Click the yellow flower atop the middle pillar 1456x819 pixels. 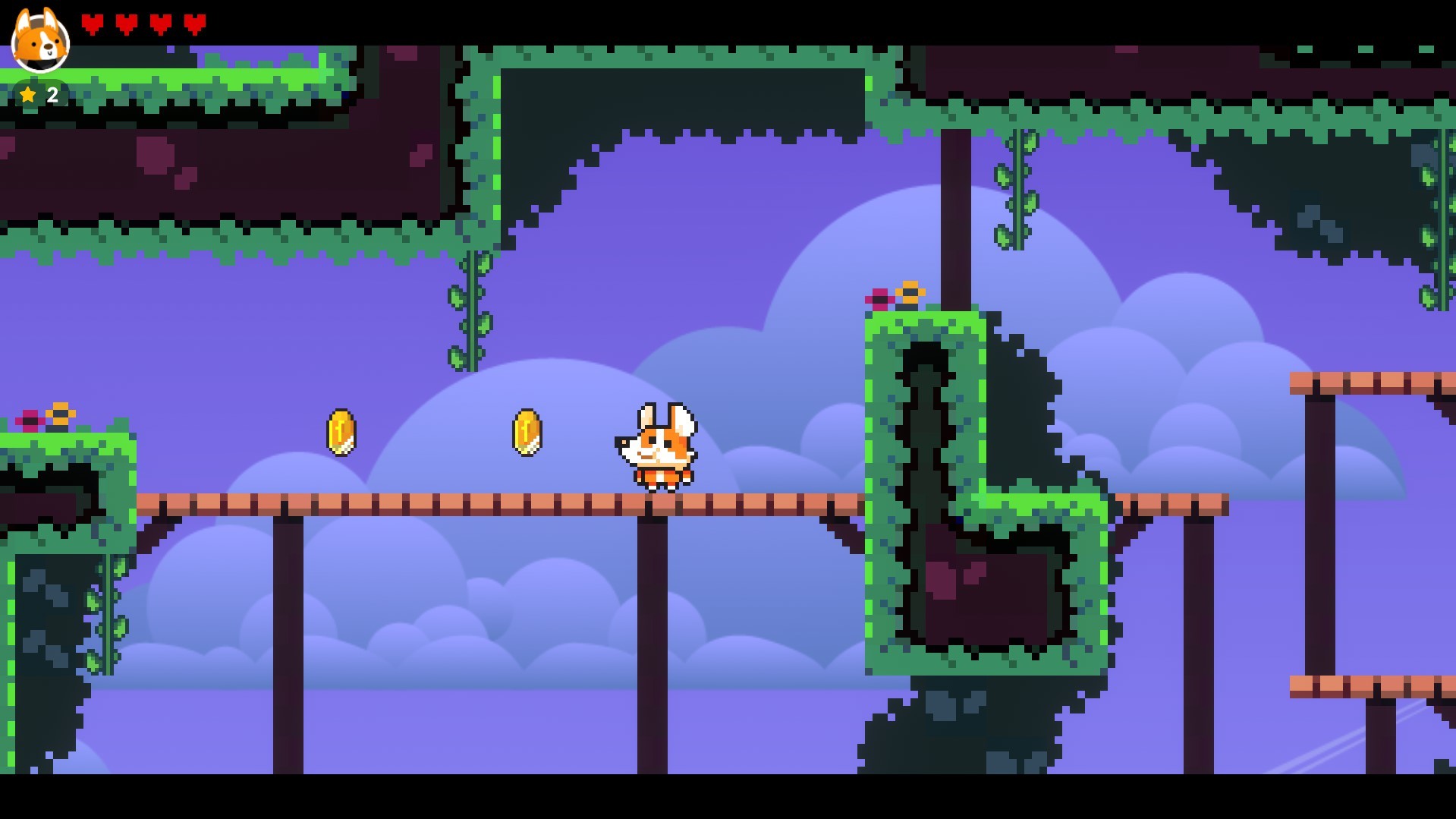pos(910,291)
